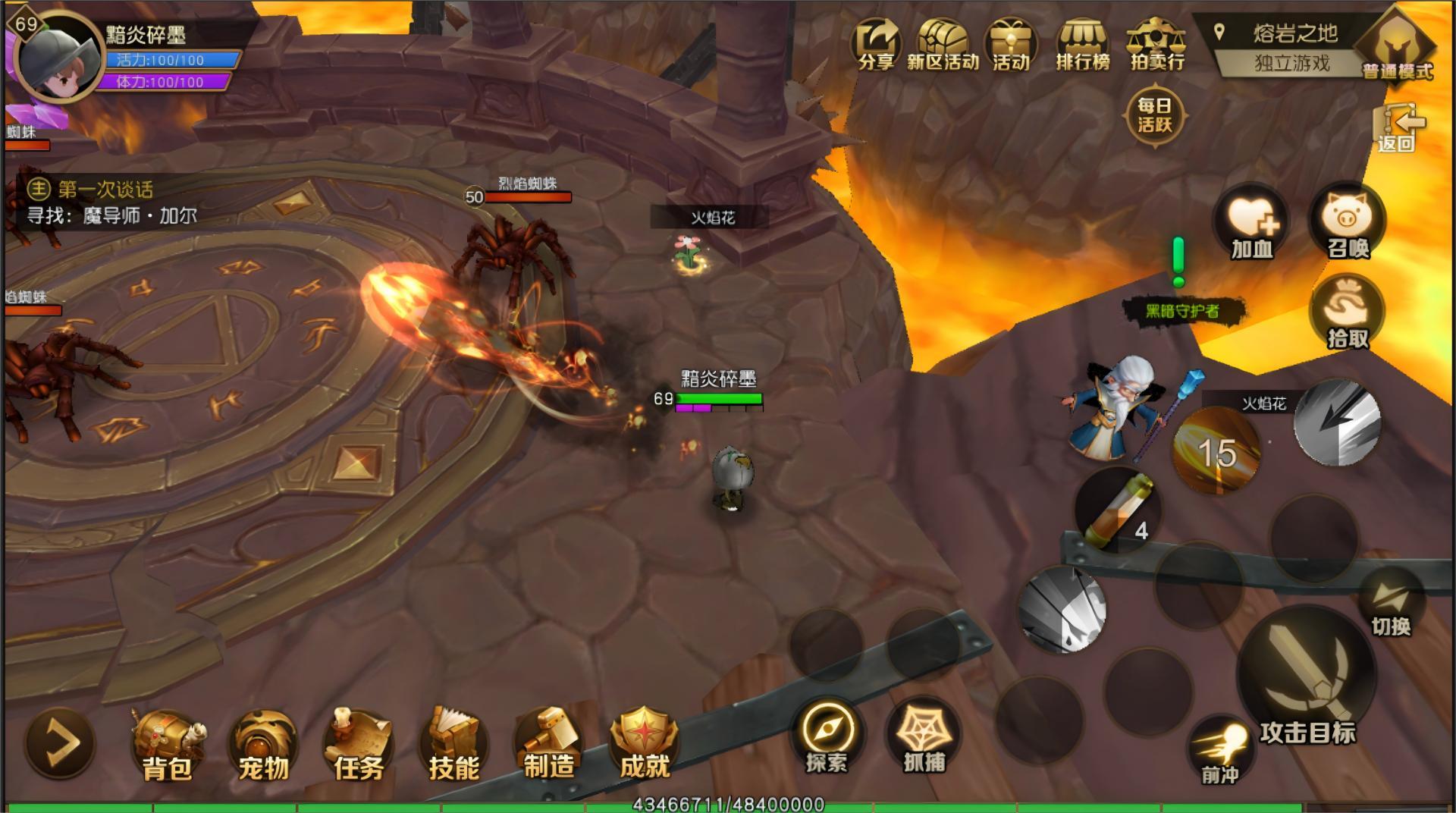The width and height of the screenshot is (1456, 813).
Task: Use the 加血 heal button
Action: pyautogui.click(x=1252, y=223)
